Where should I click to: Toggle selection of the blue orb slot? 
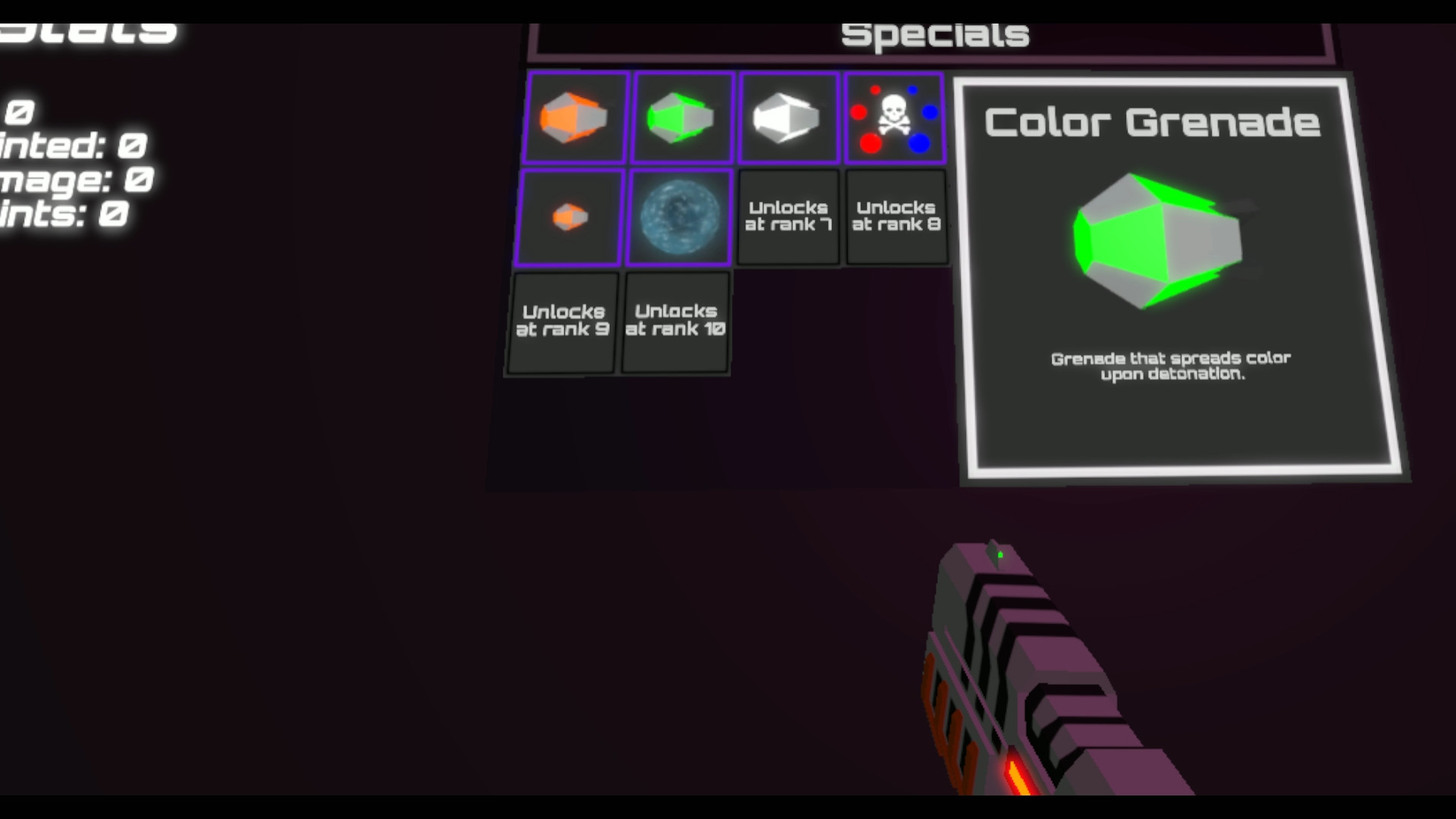tap(679, 217)
